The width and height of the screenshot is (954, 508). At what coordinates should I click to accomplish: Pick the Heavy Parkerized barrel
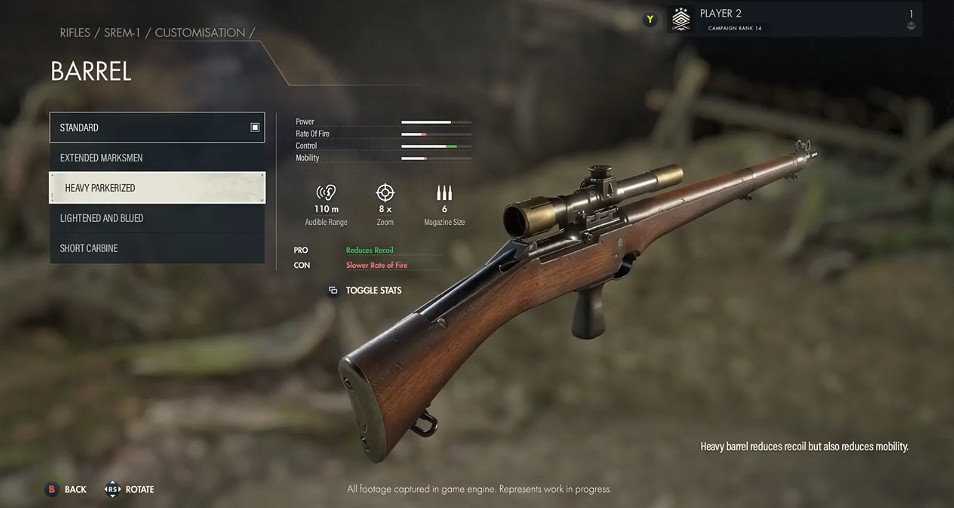click(157, 188)
